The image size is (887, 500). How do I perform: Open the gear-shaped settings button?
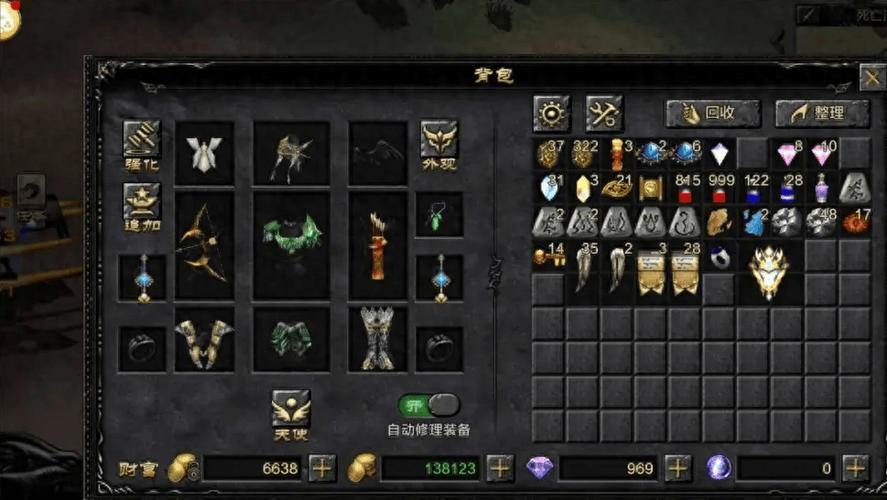point(551,114)
